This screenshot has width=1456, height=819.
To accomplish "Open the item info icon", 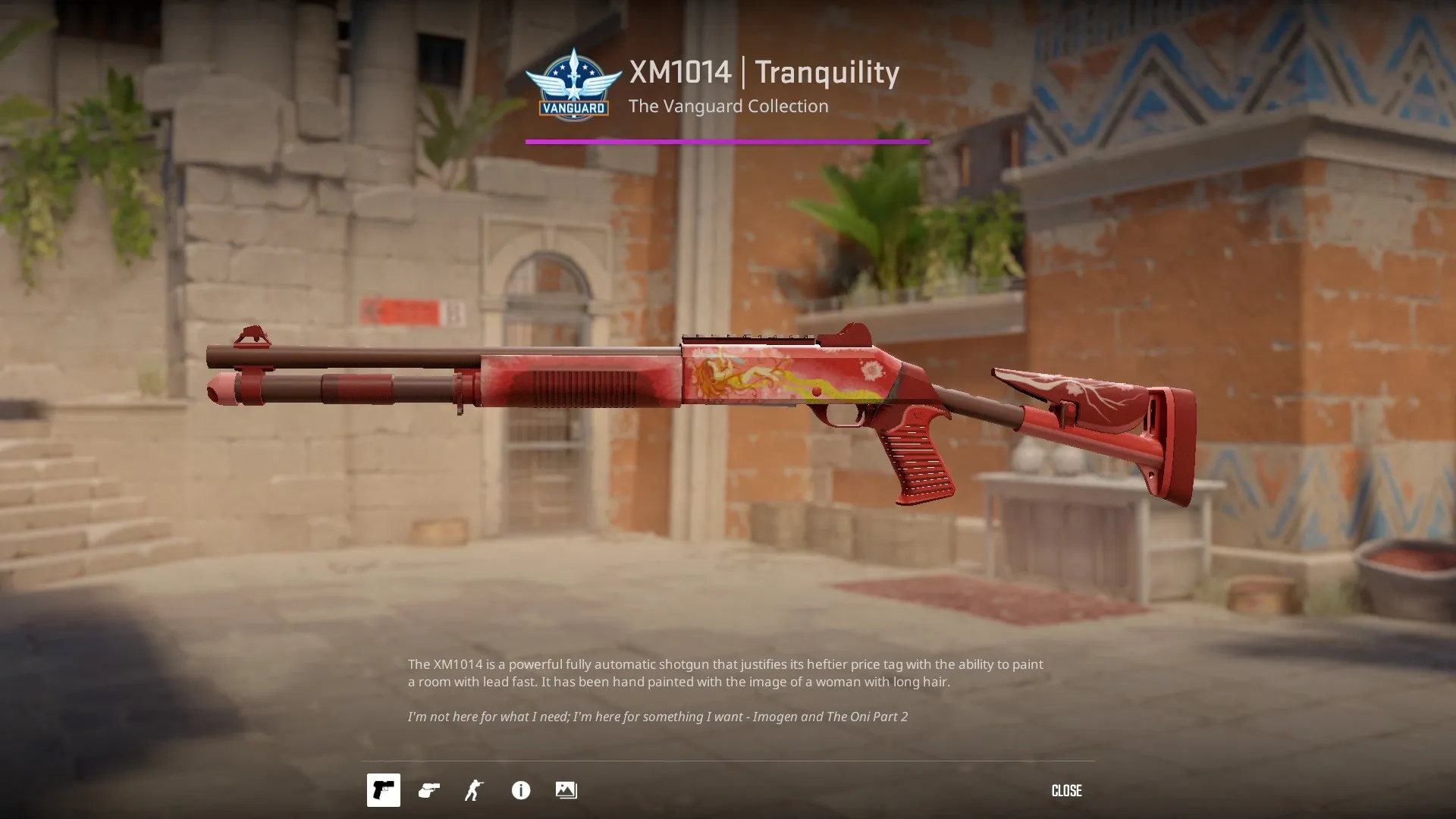I will click(x=520, y=790).
